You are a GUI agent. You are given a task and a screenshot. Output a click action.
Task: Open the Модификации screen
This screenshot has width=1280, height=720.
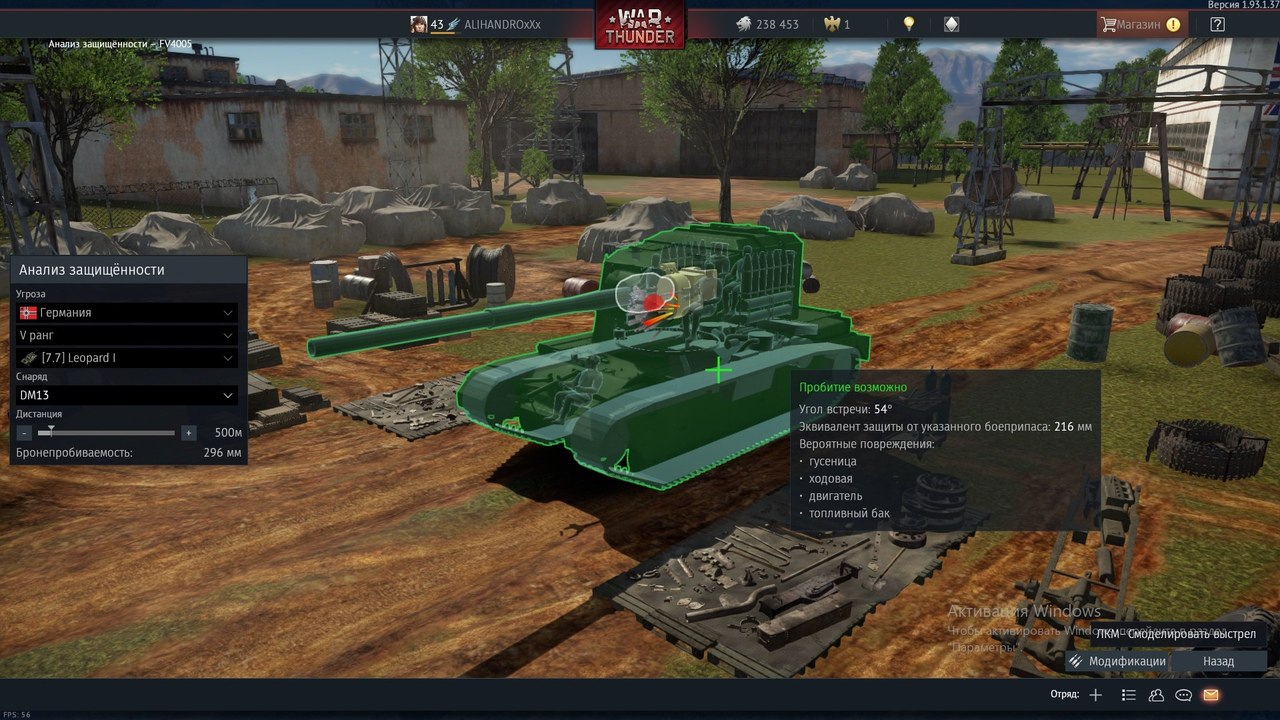[1117, 661]
